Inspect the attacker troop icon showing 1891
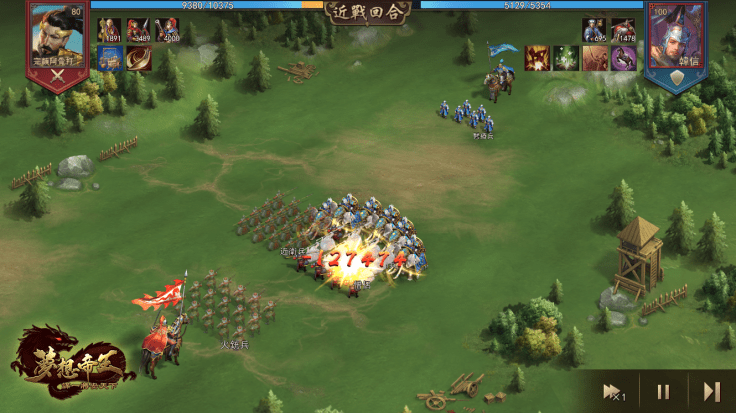Viewport: 736px width, 413px height. (110, 30)
